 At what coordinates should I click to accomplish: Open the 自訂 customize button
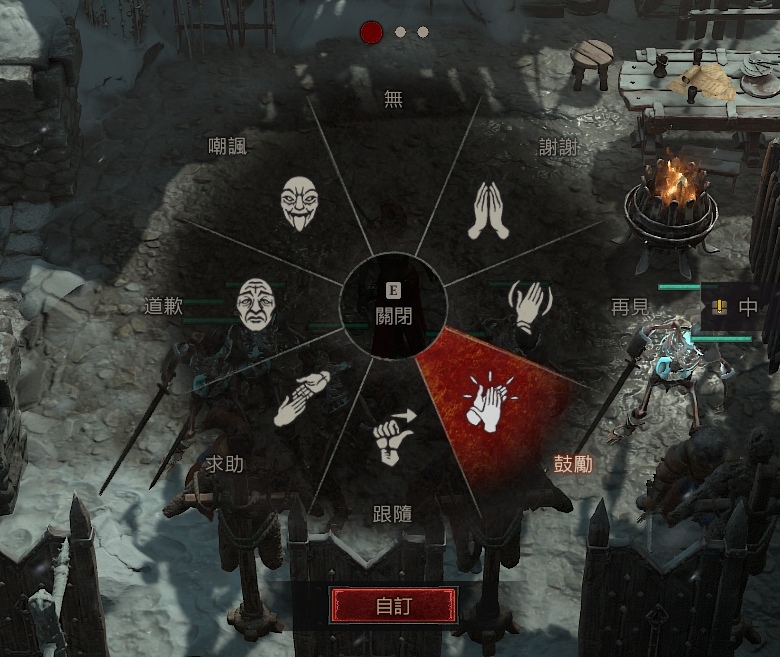[394, 605]
